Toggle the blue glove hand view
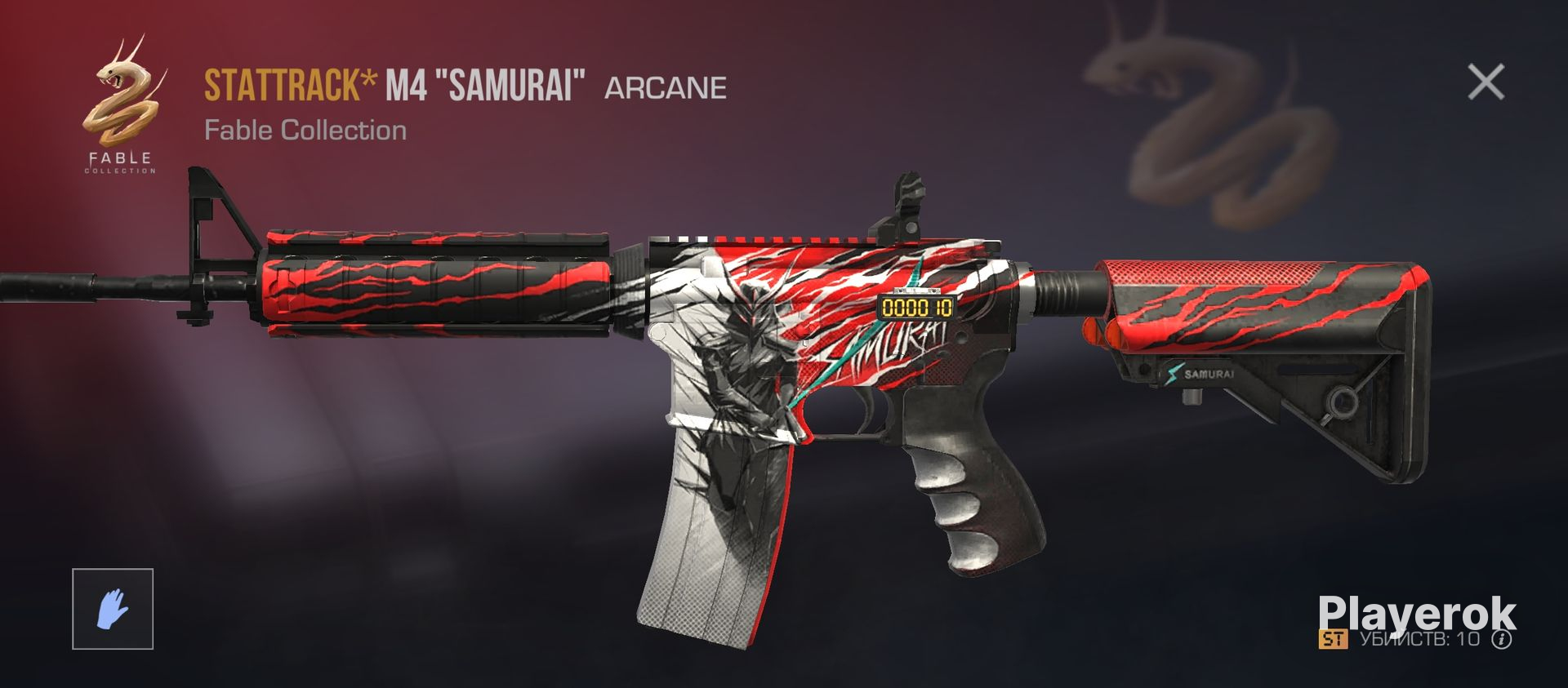1568x688 pixels. (113, 609)
